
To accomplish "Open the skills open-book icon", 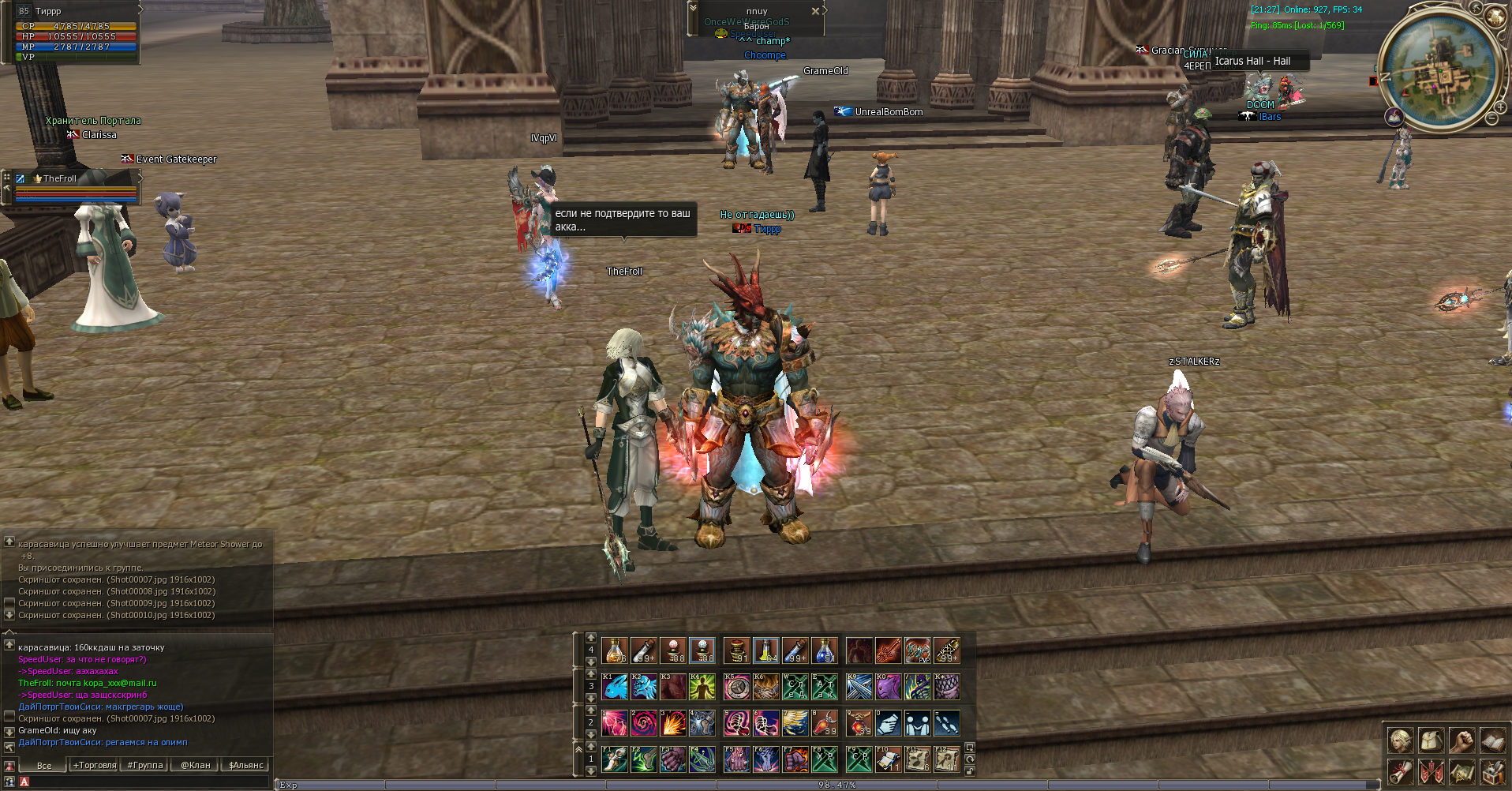I will [x=1491, y=740].
